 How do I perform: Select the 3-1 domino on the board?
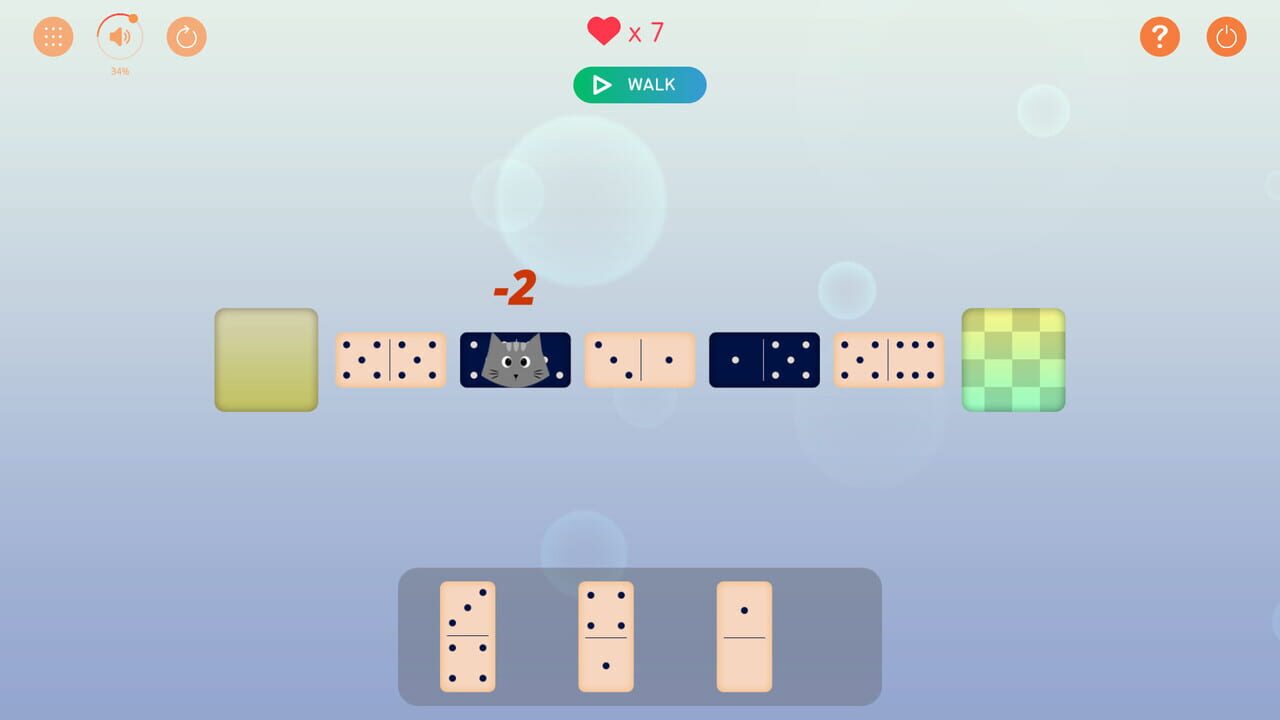click(639, 359)
